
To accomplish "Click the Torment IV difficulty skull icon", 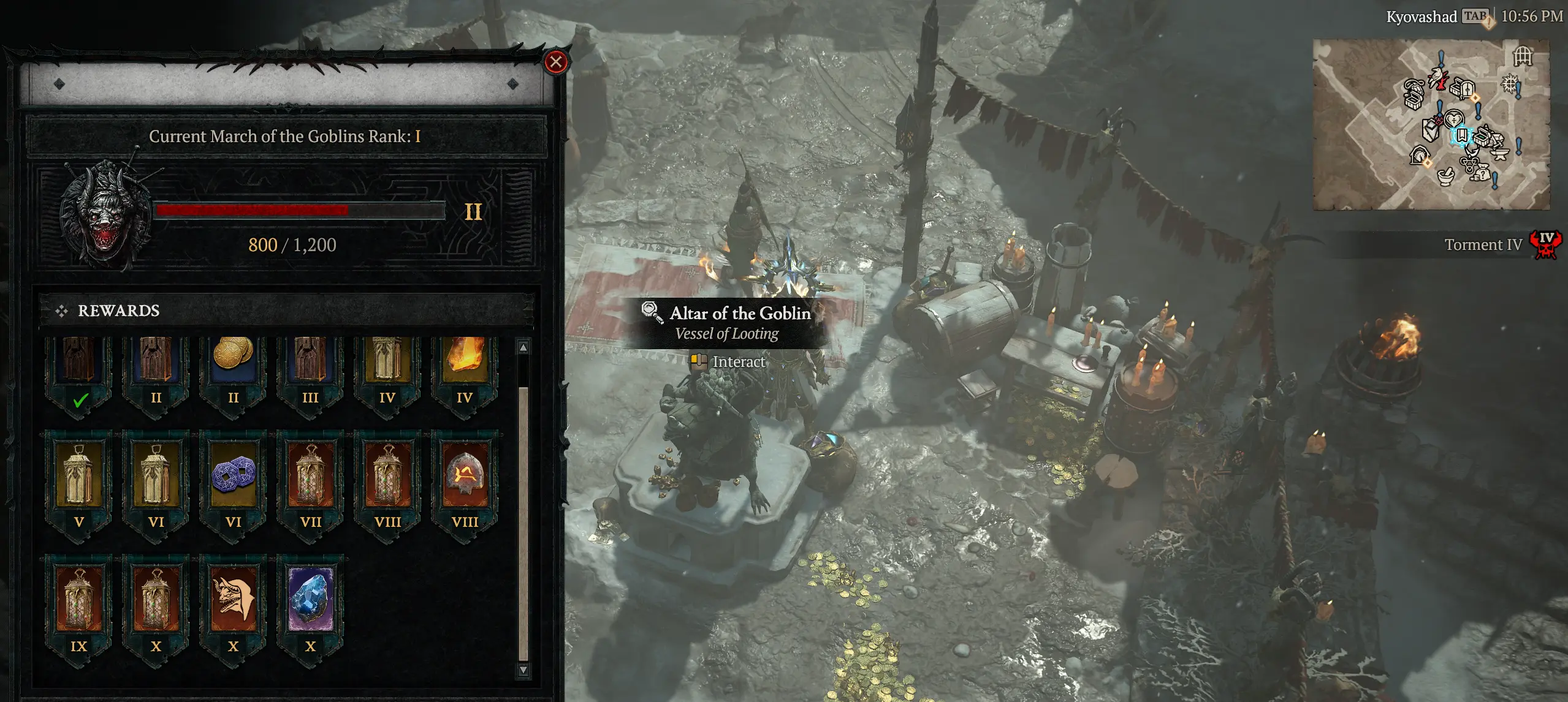I will tap(1545, 244).
